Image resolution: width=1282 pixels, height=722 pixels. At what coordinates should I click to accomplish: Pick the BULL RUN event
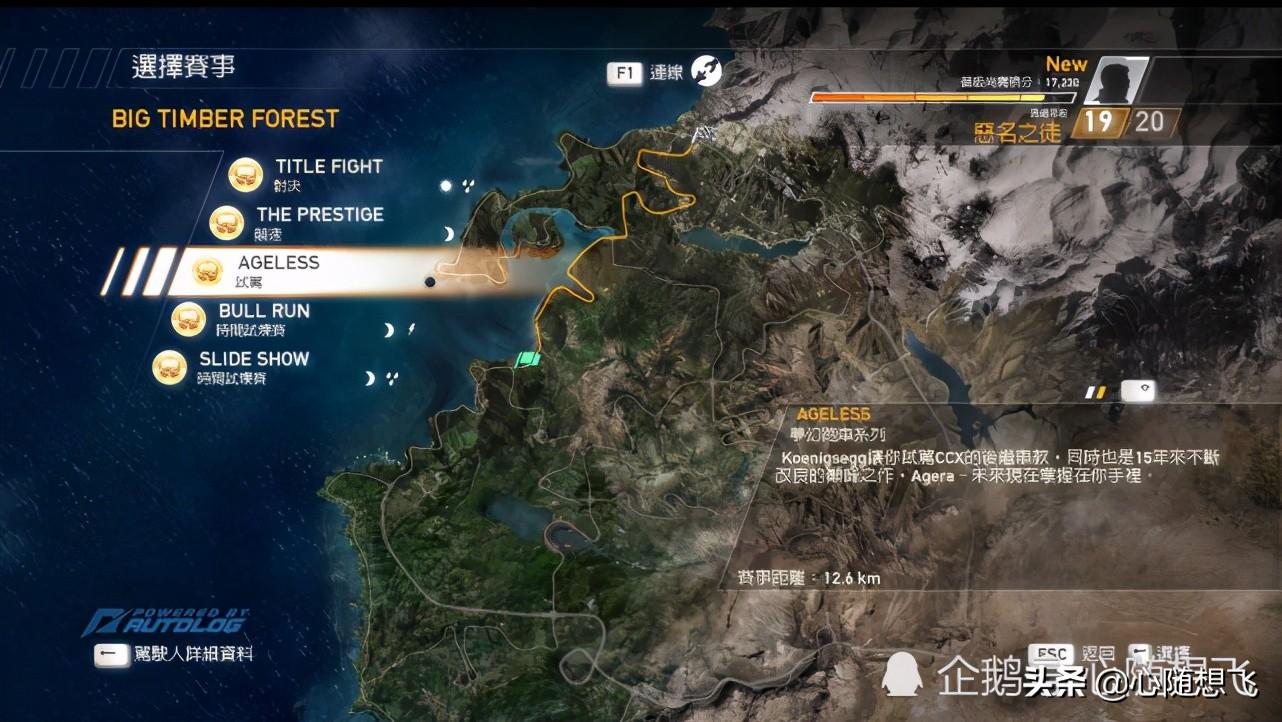click(264, 312)
